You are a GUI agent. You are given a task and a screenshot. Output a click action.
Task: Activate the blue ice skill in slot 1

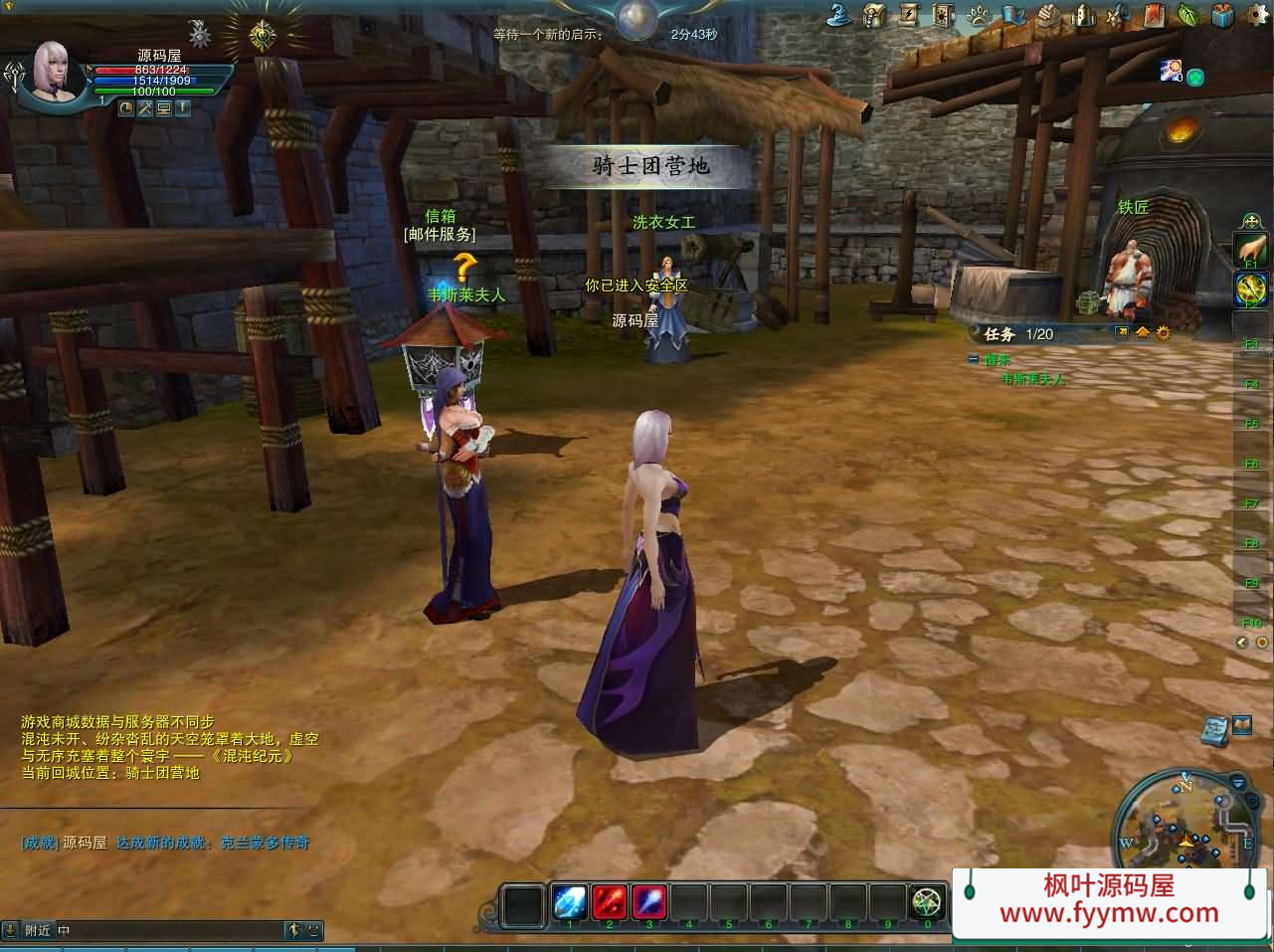point(569,902)
